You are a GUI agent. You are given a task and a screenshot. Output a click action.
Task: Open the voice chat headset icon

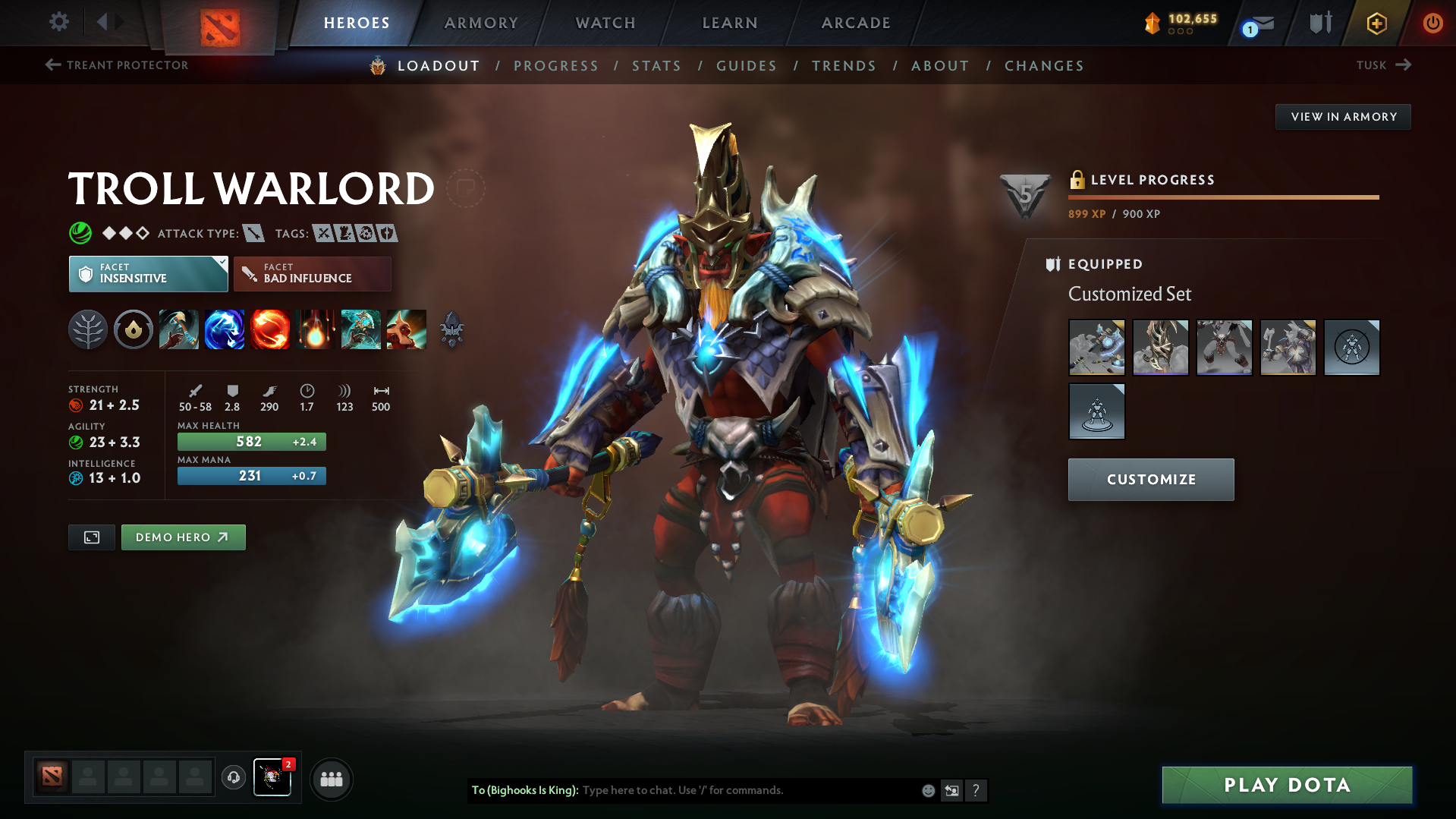[233, 778]
